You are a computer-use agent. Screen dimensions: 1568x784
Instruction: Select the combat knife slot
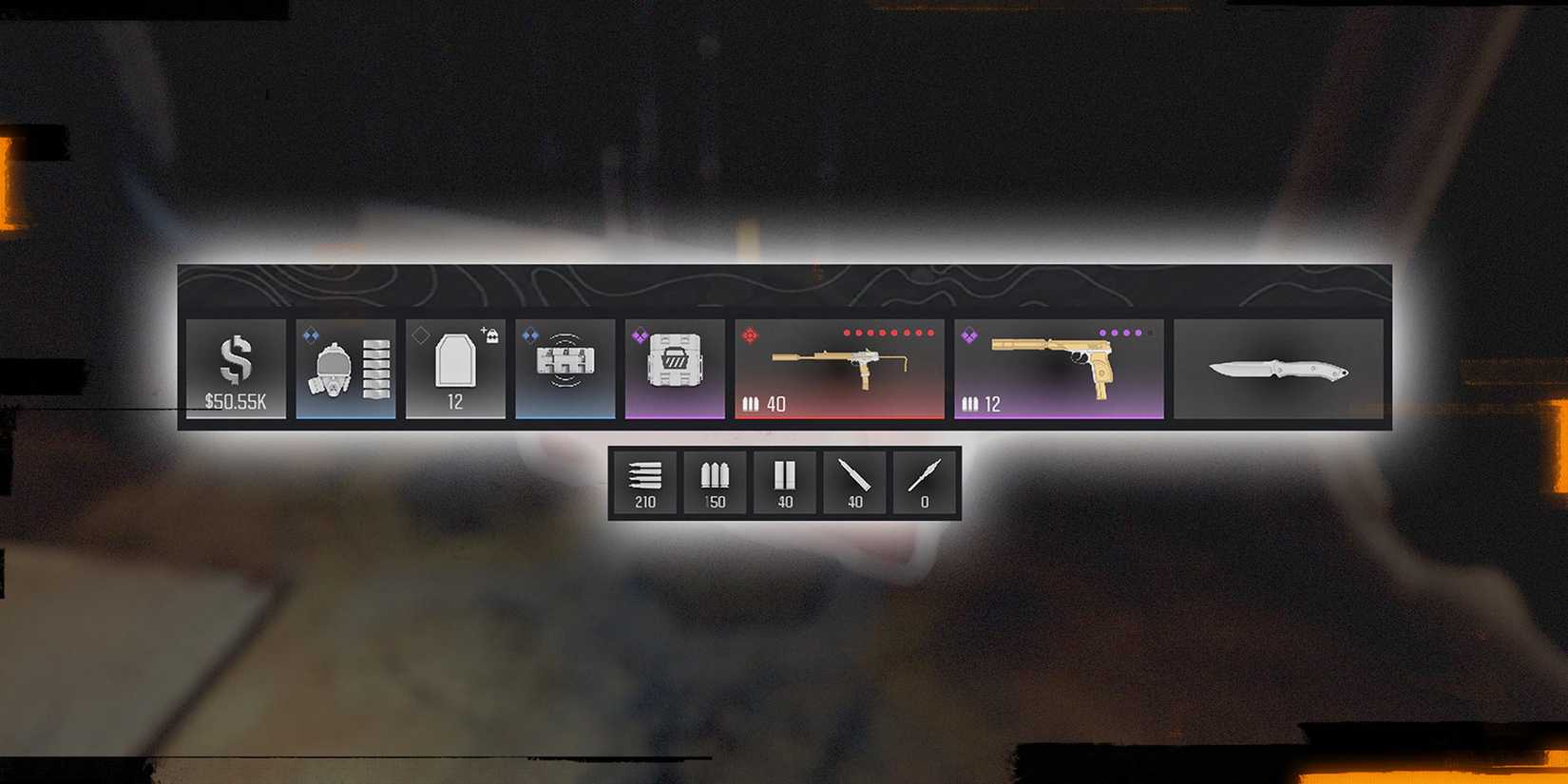(x=1278, y=369)
